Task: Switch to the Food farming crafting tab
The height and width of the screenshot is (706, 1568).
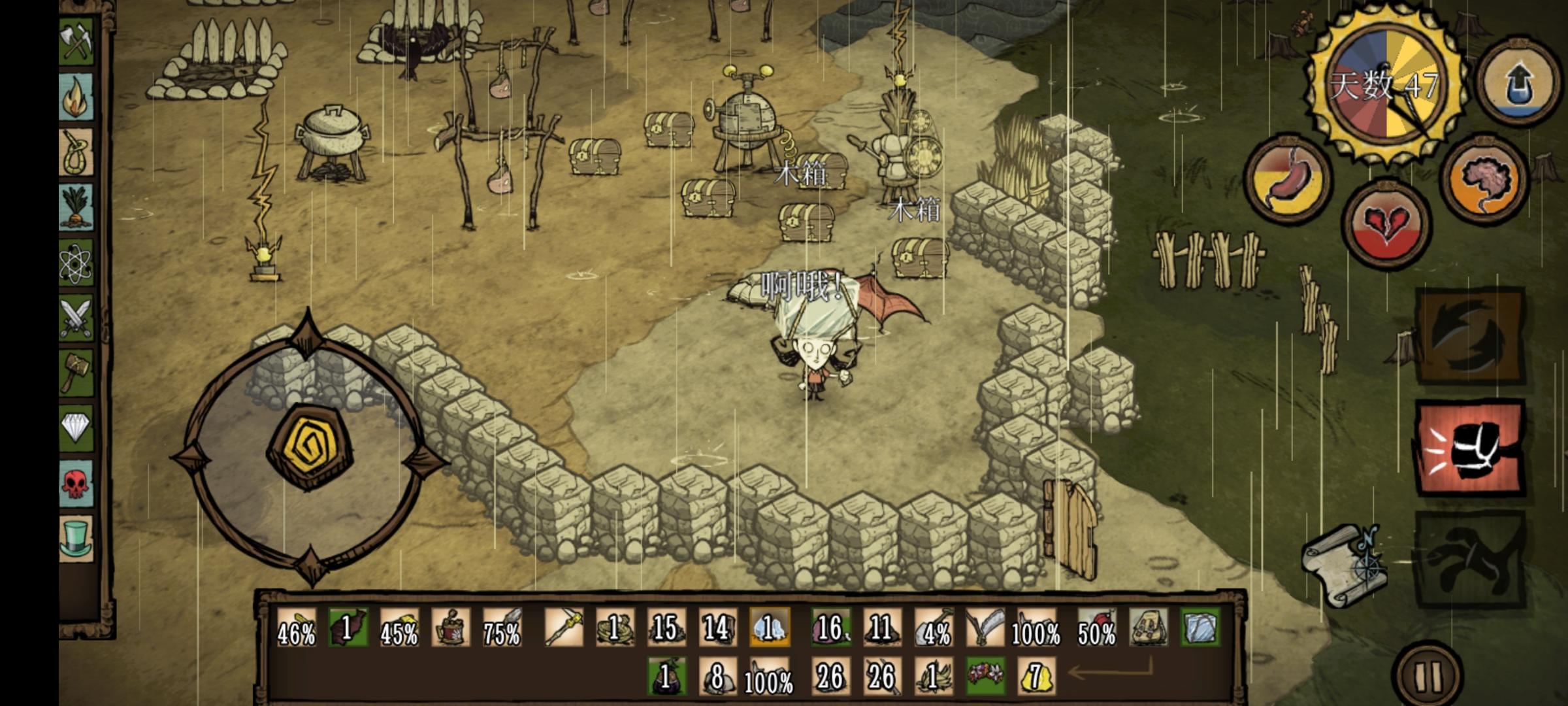Action: click(x=77, y=207)
